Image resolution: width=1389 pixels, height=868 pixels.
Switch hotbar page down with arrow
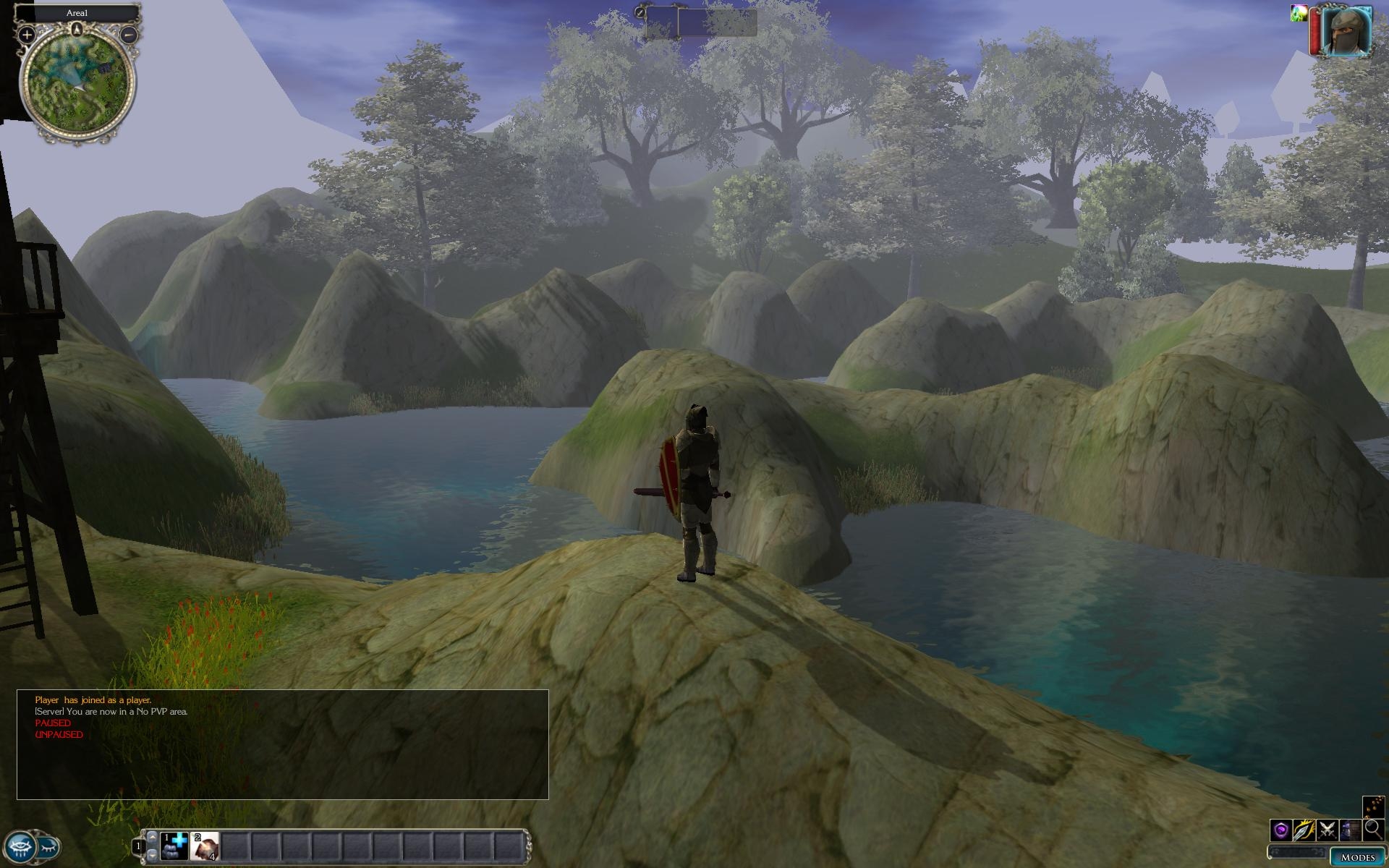(x=152, y=855)
